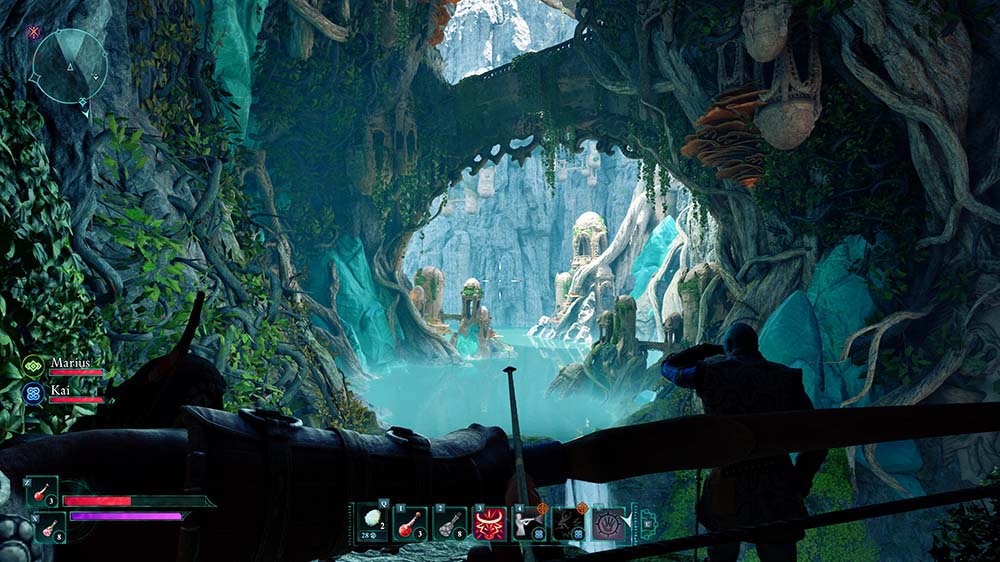1000x562 pixels.
Task: Activate the red horned bull ability
Action: click(x=490, y=523)
